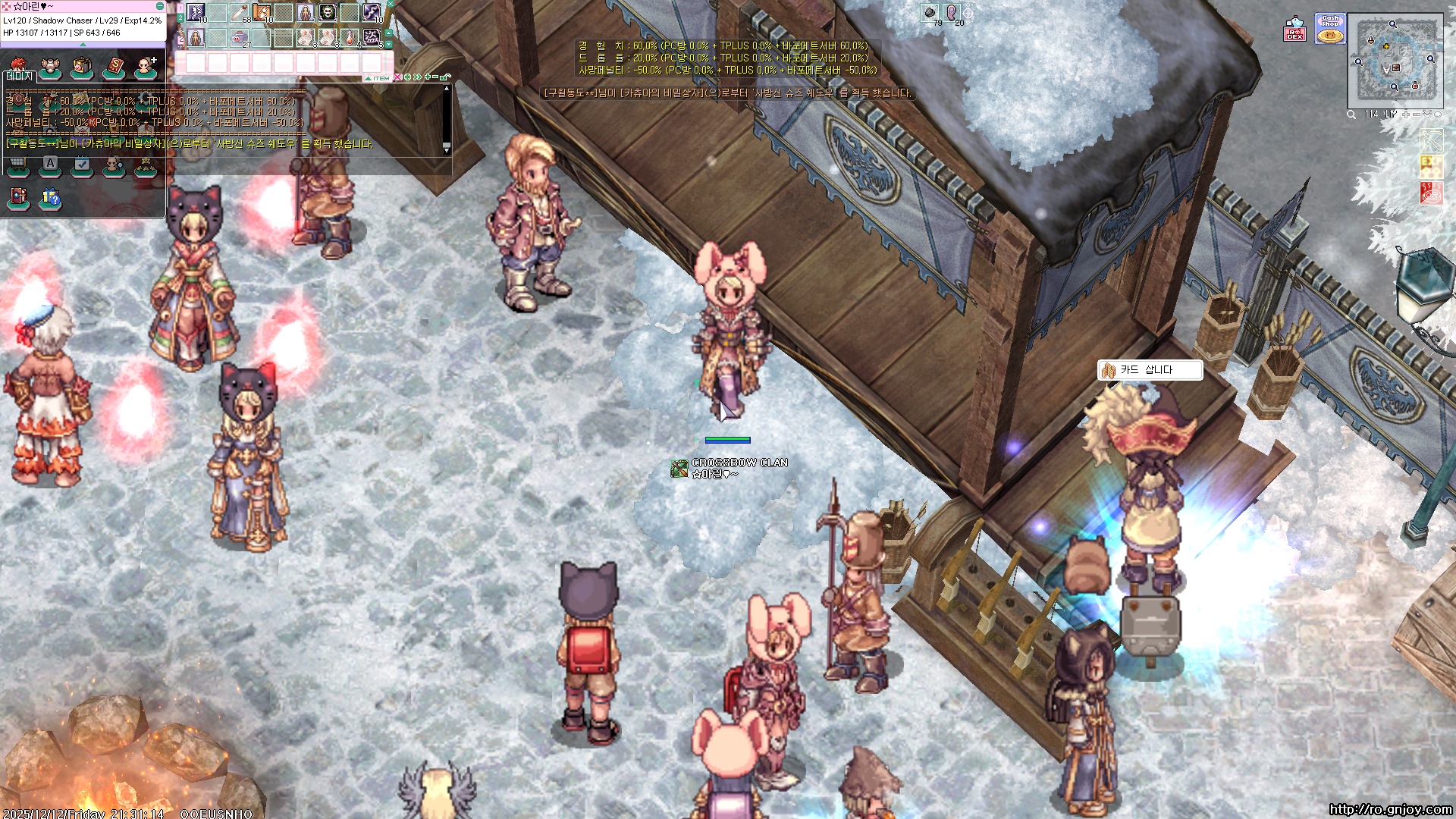The height and width of the screenshot is (819, 1456).
Task: Switch to the 데미지 chat tab
Action: tap(20, 77)
